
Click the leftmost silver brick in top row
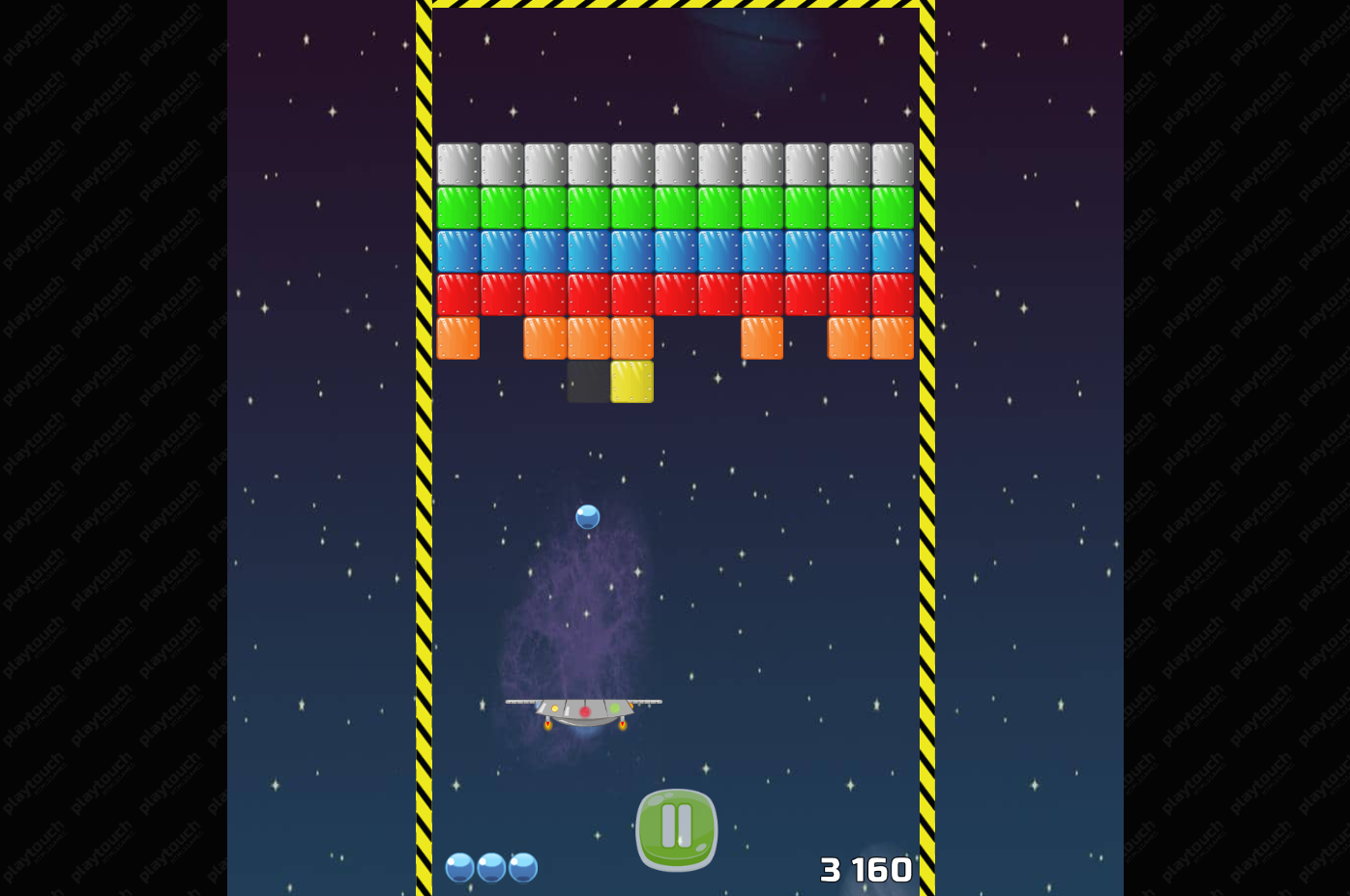coord(457,164)
